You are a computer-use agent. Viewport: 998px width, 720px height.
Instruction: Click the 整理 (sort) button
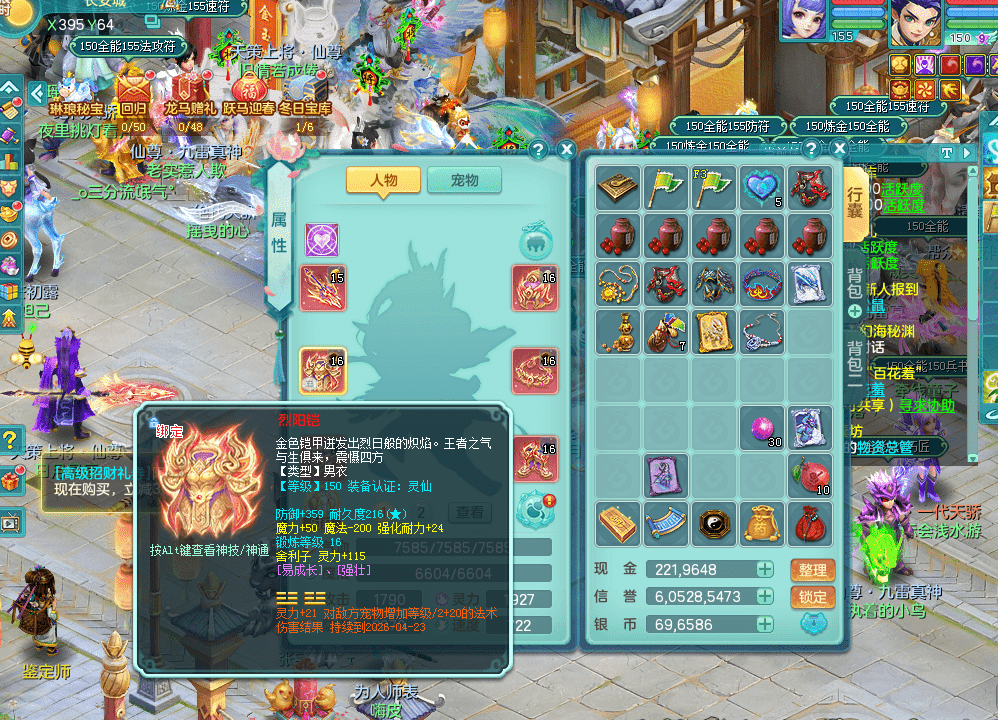812,570
